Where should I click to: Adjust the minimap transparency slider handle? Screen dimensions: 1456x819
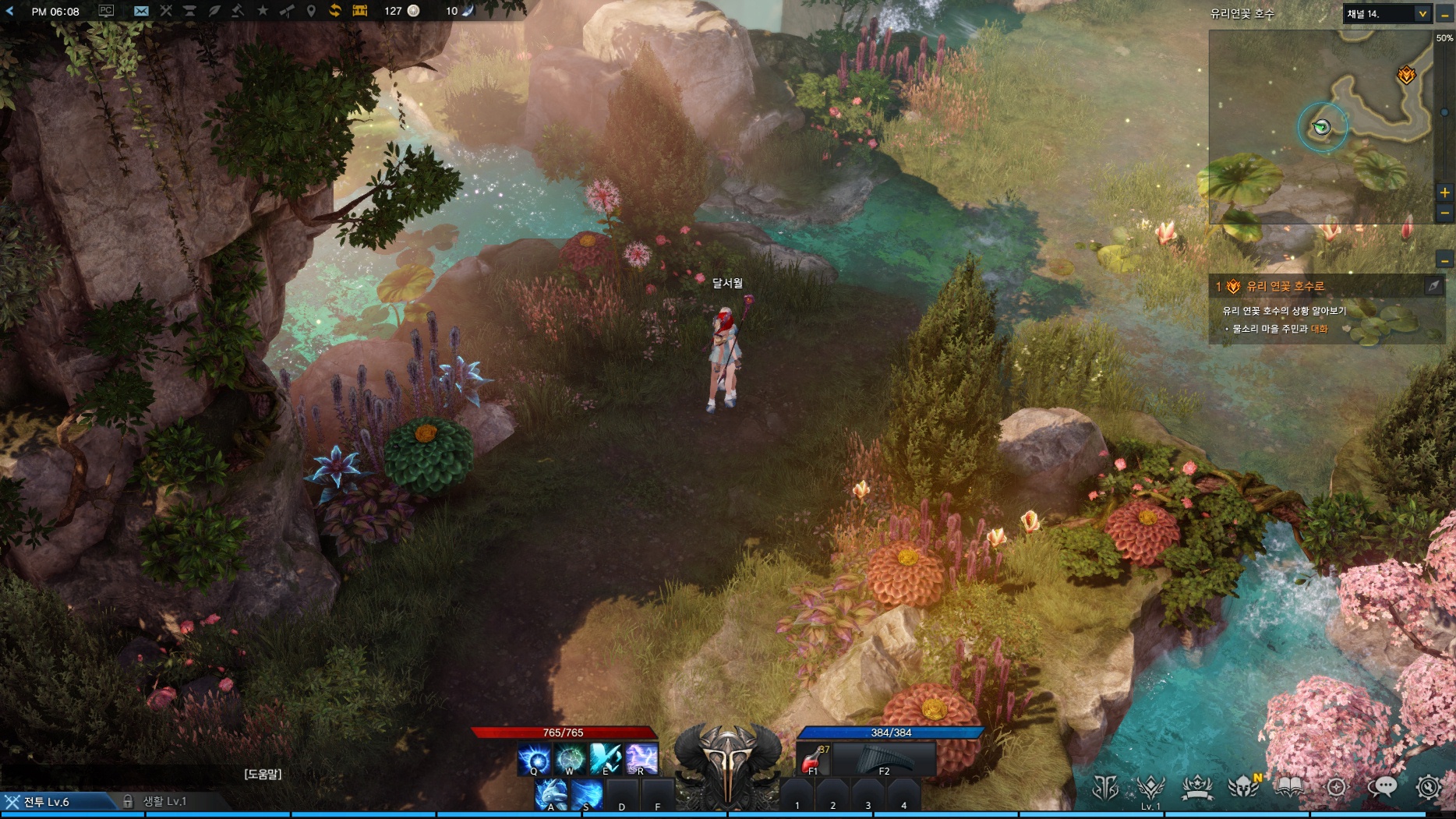click(1444, 113)
